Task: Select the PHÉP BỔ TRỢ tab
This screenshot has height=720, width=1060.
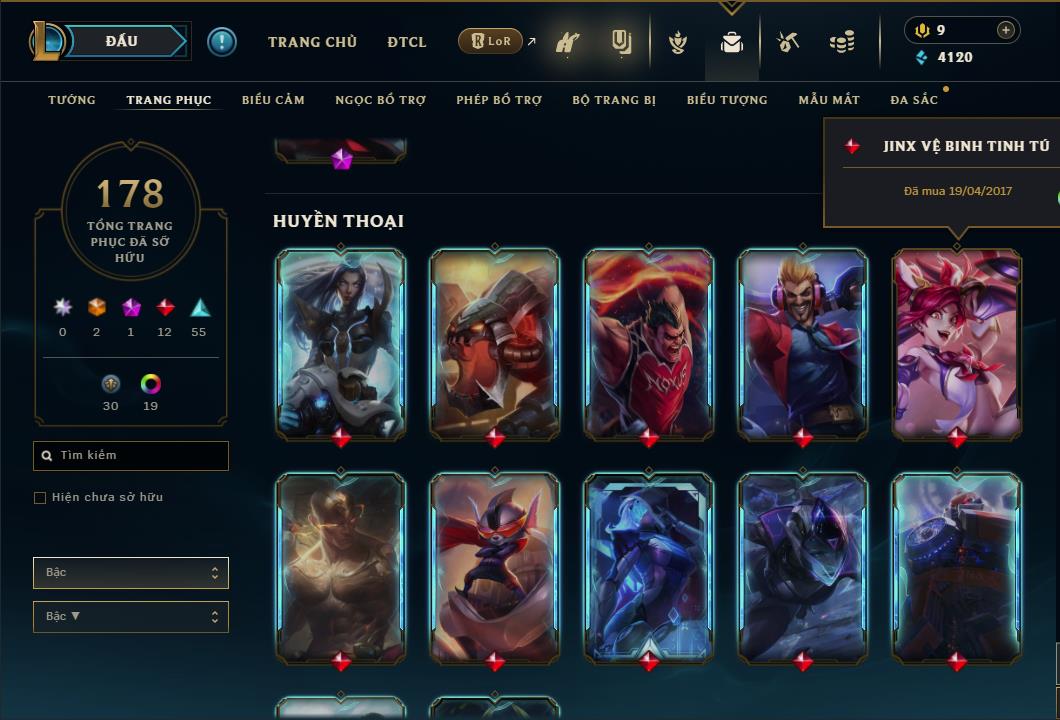Action: pos(499,100)
